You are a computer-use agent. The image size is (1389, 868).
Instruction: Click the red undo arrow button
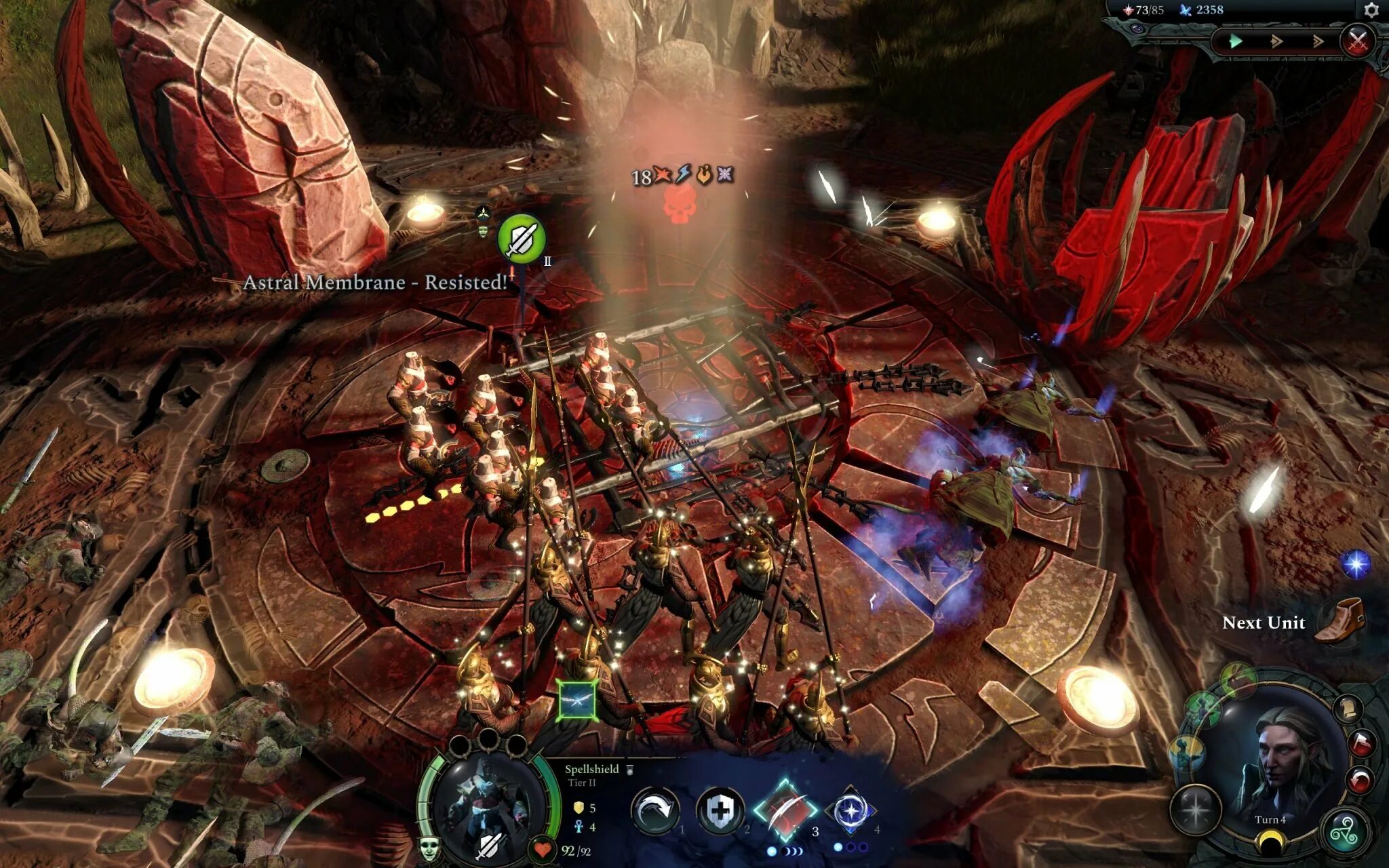click(x=1359, y=780)
